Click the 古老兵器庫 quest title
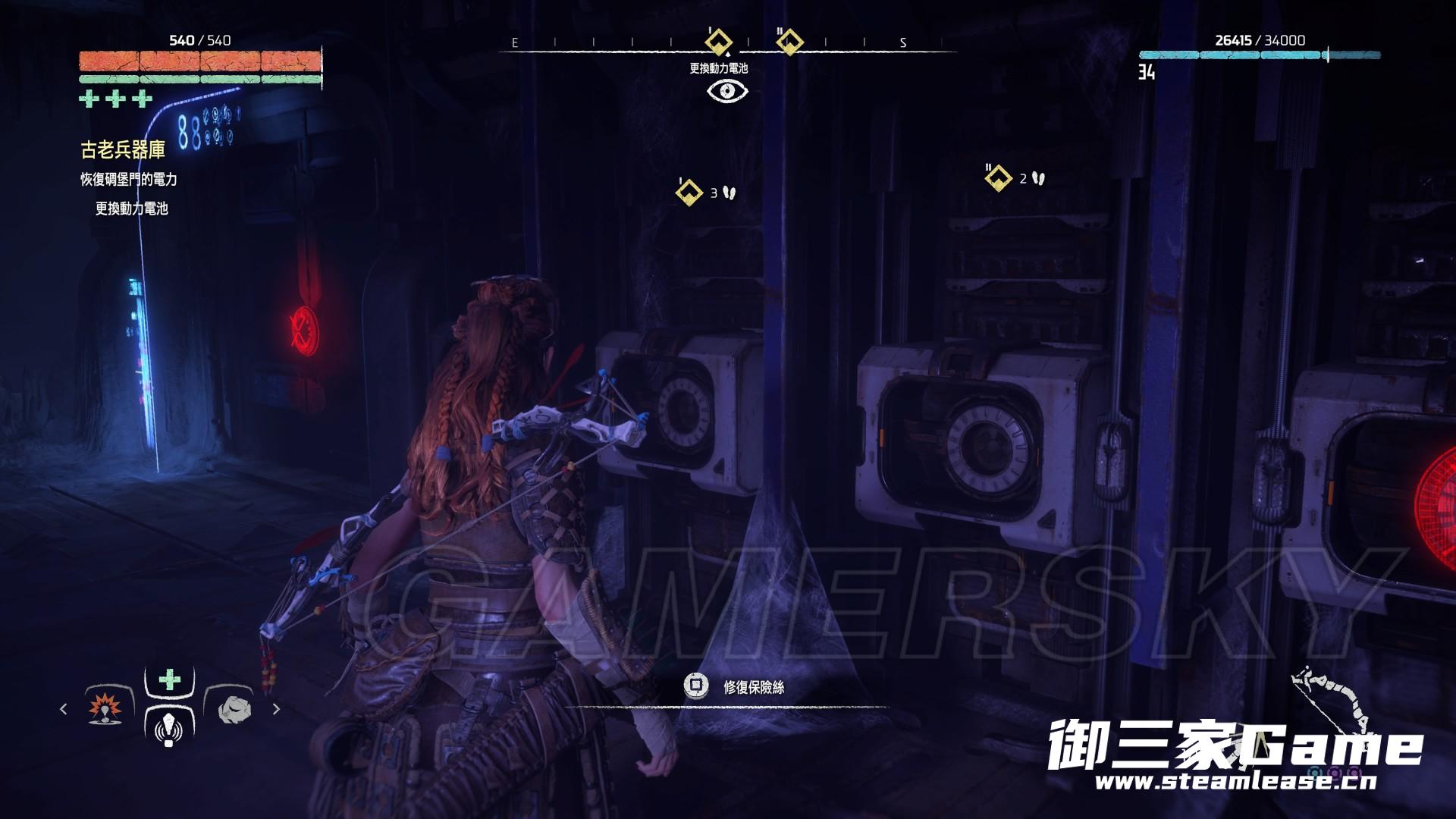1456x819 pixels. (x=123, y=149)
